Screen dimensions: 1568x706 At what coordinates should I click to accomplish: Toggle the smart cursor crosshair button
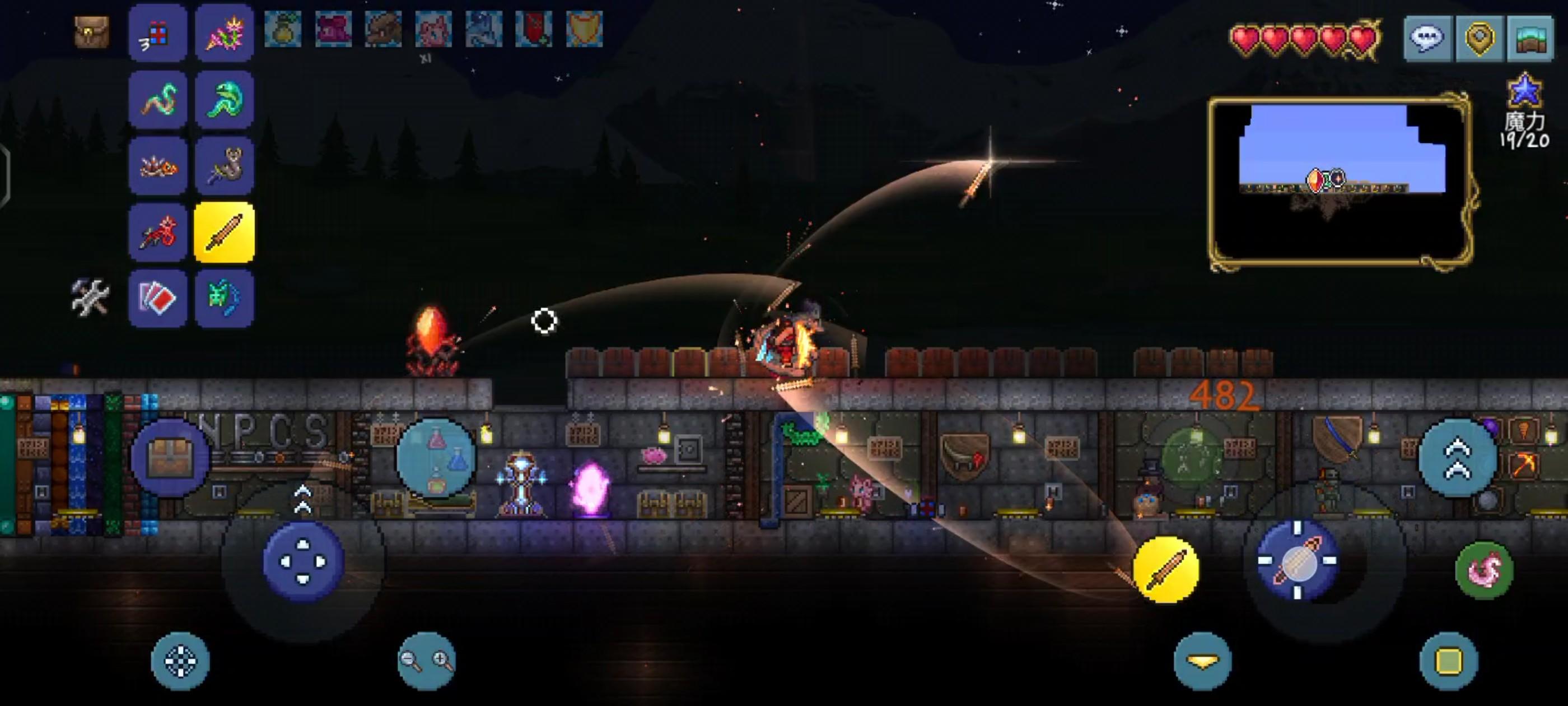pos(180,661)
